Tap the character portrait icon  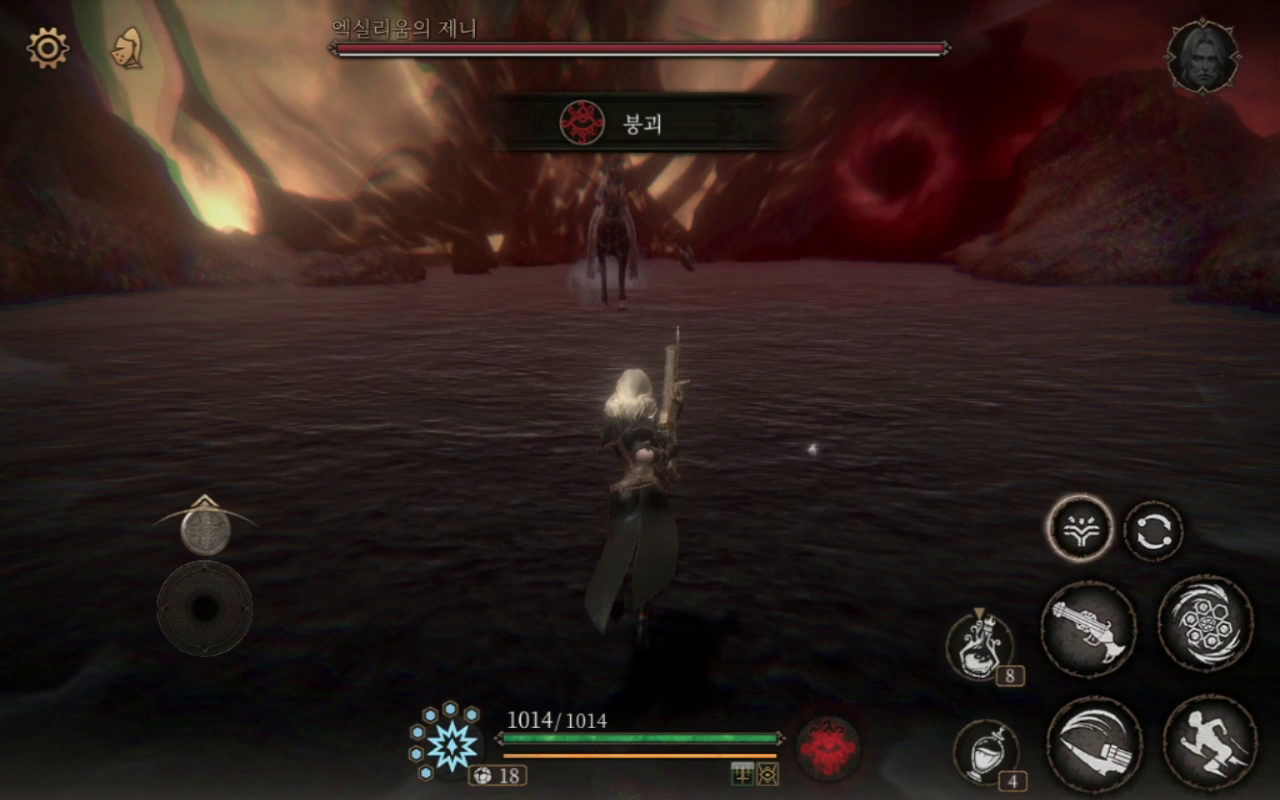click(1203, 56)
